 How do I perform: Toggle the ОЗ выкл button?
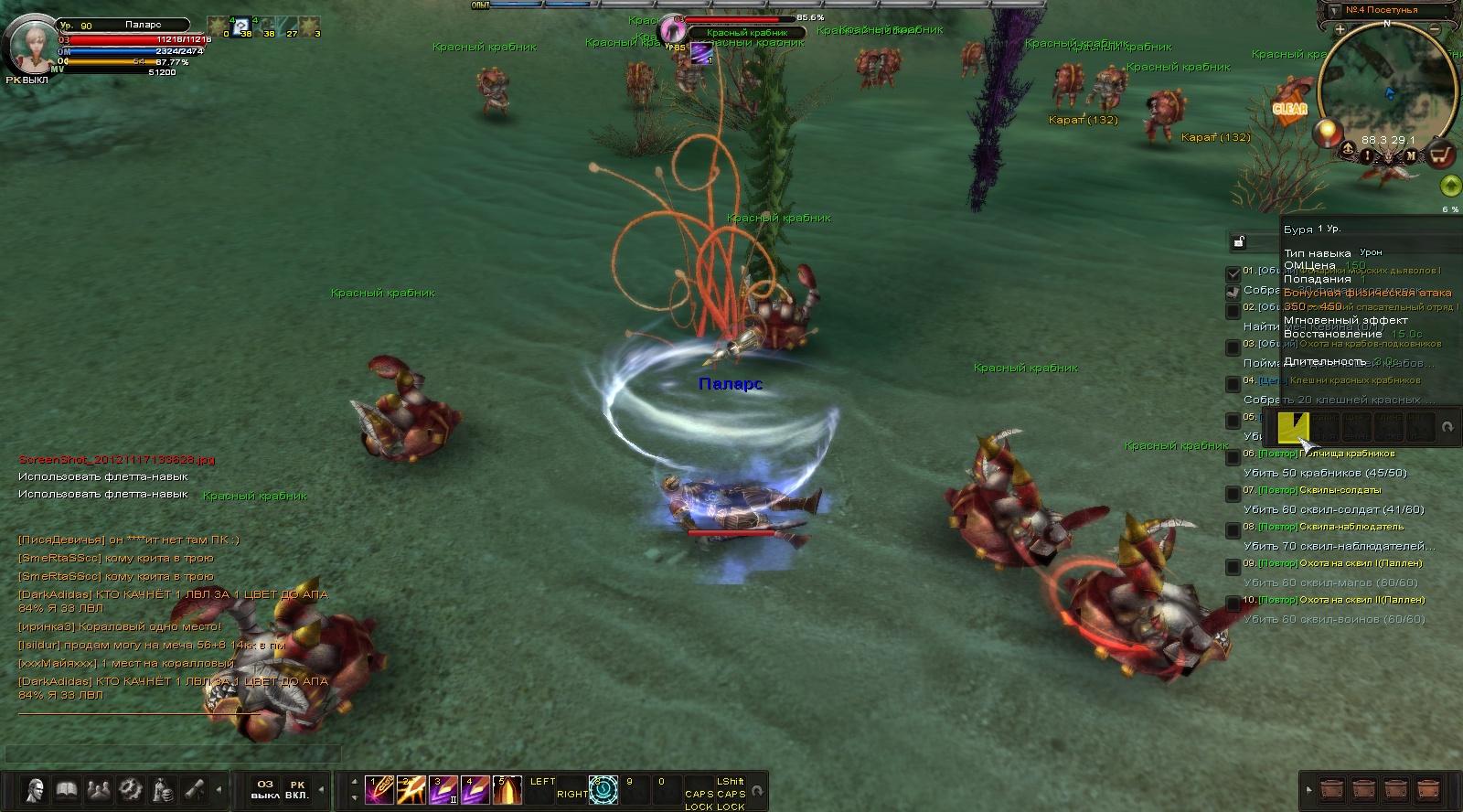265,789
